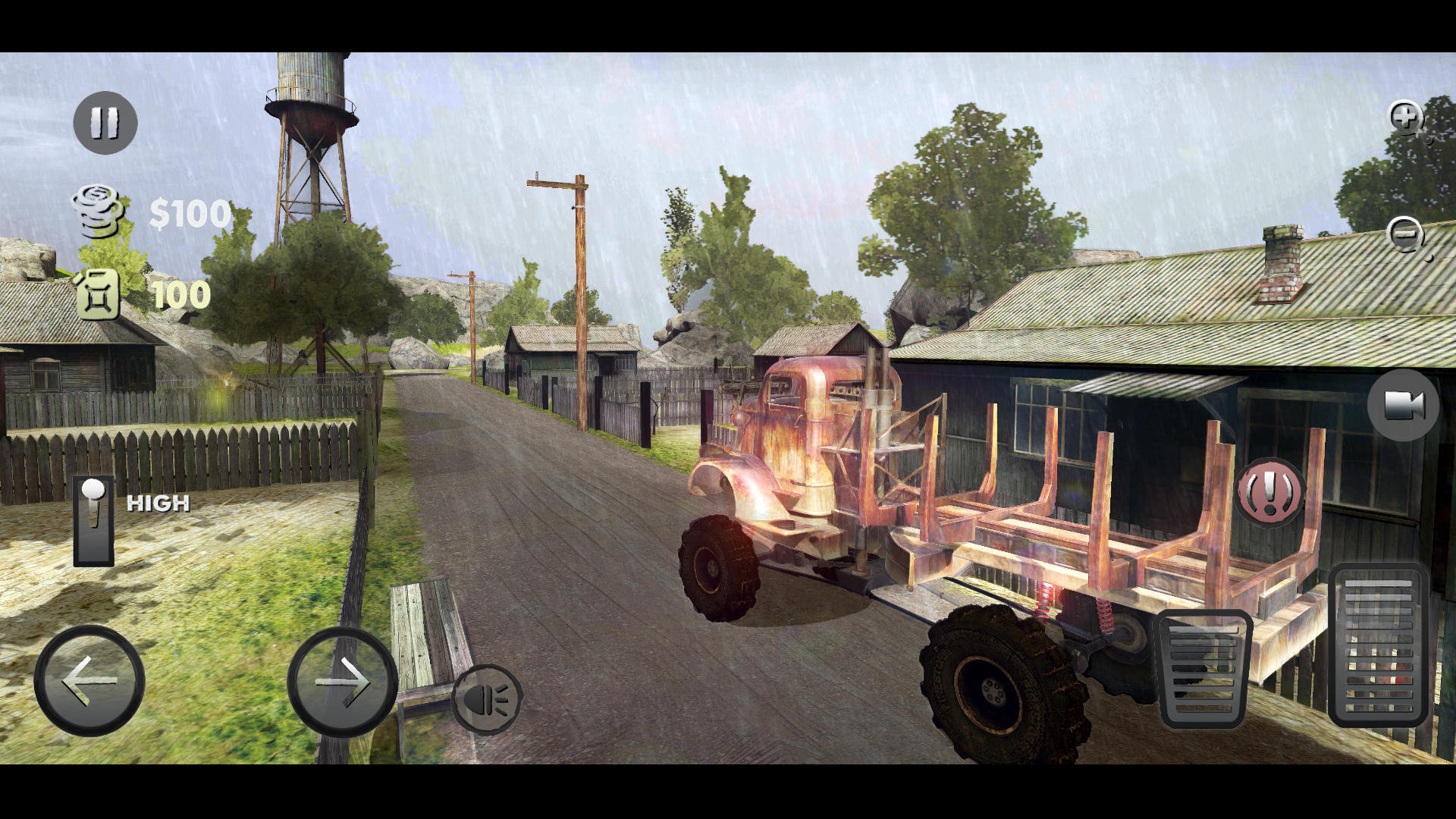The height and width of the screenshot is (819, 1456).
Task: Steer the truck right
Action: 340,681
